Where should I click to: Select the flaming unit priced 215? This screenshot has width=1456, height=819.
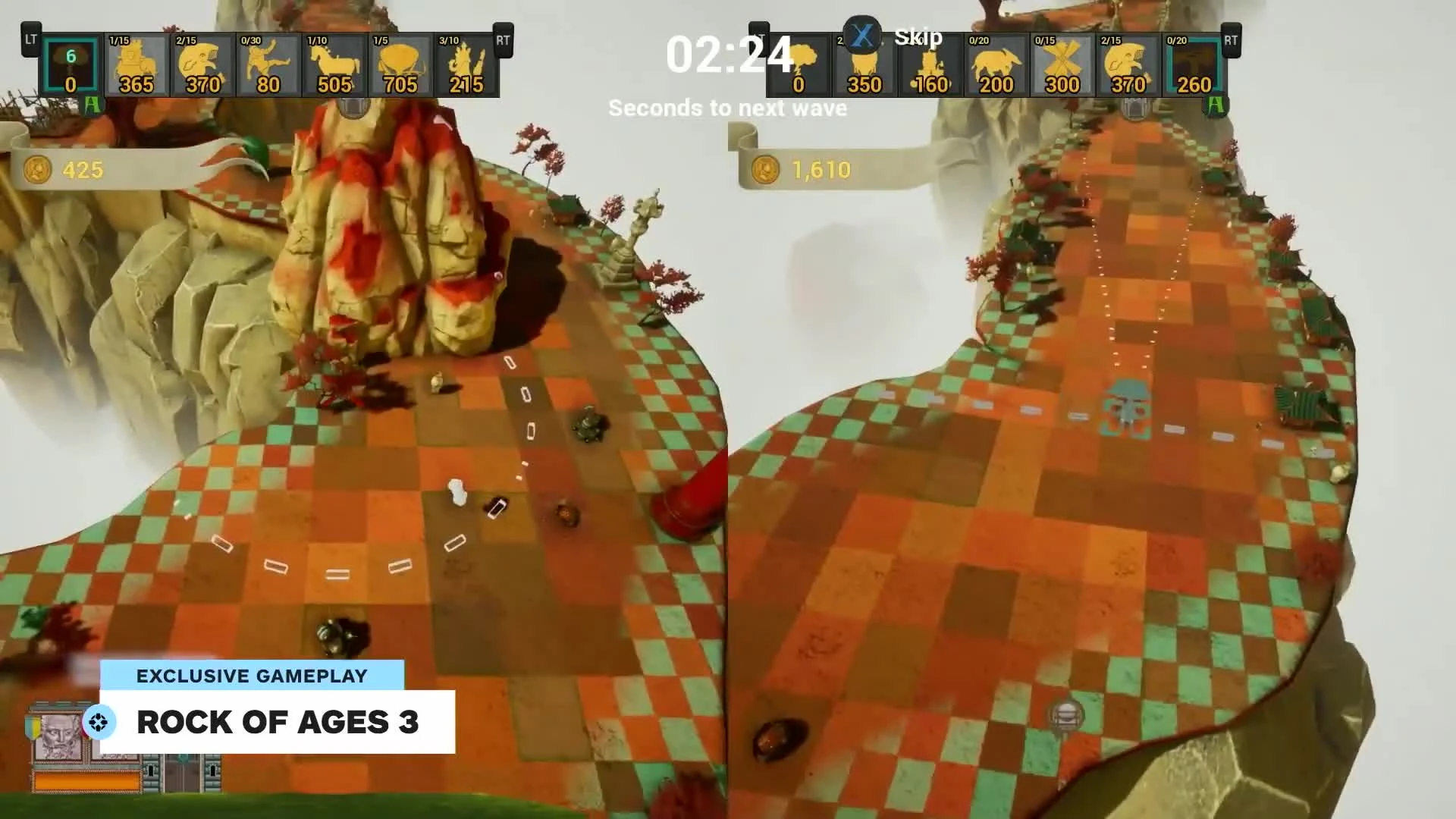(x=466, y=64)
